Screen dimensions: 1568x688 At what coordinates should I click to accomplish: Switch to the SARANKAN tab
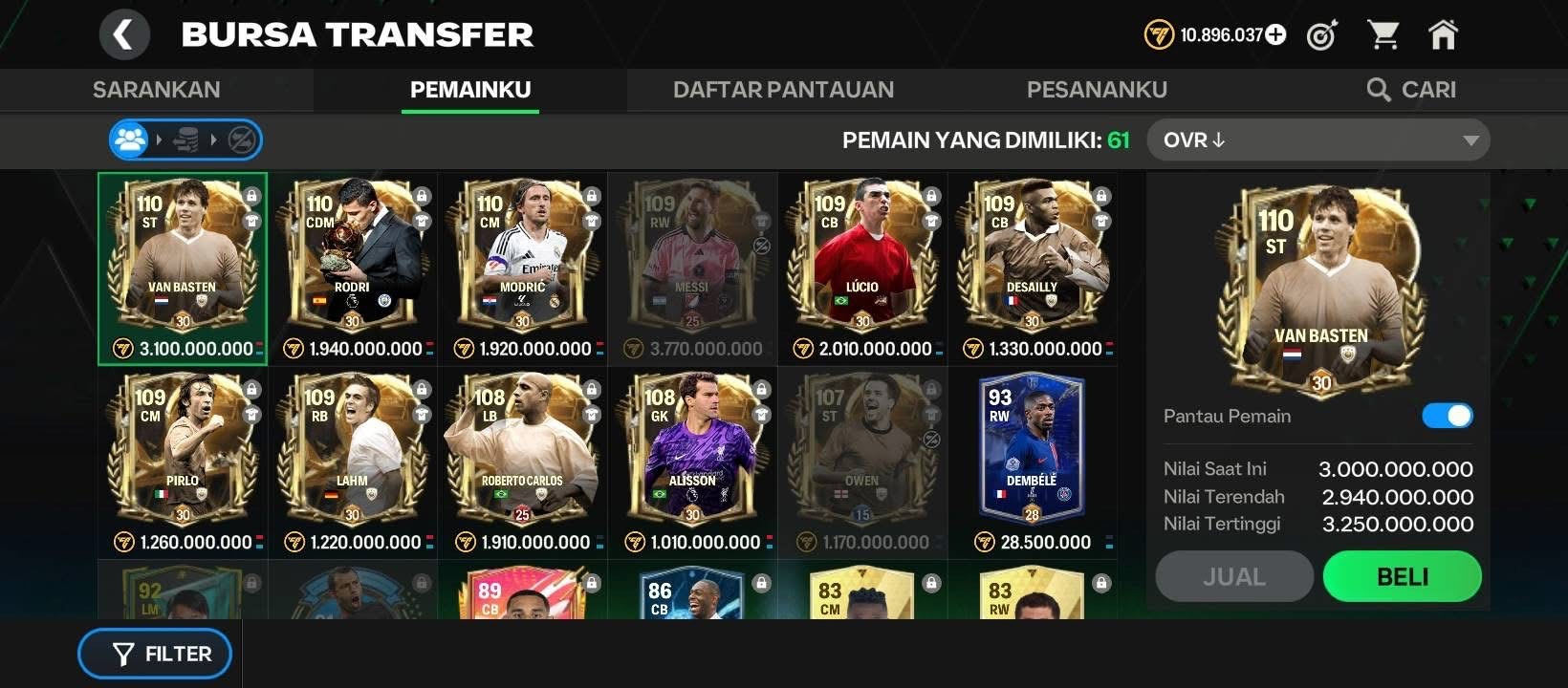pyautogui.click(x=156, y=90)
